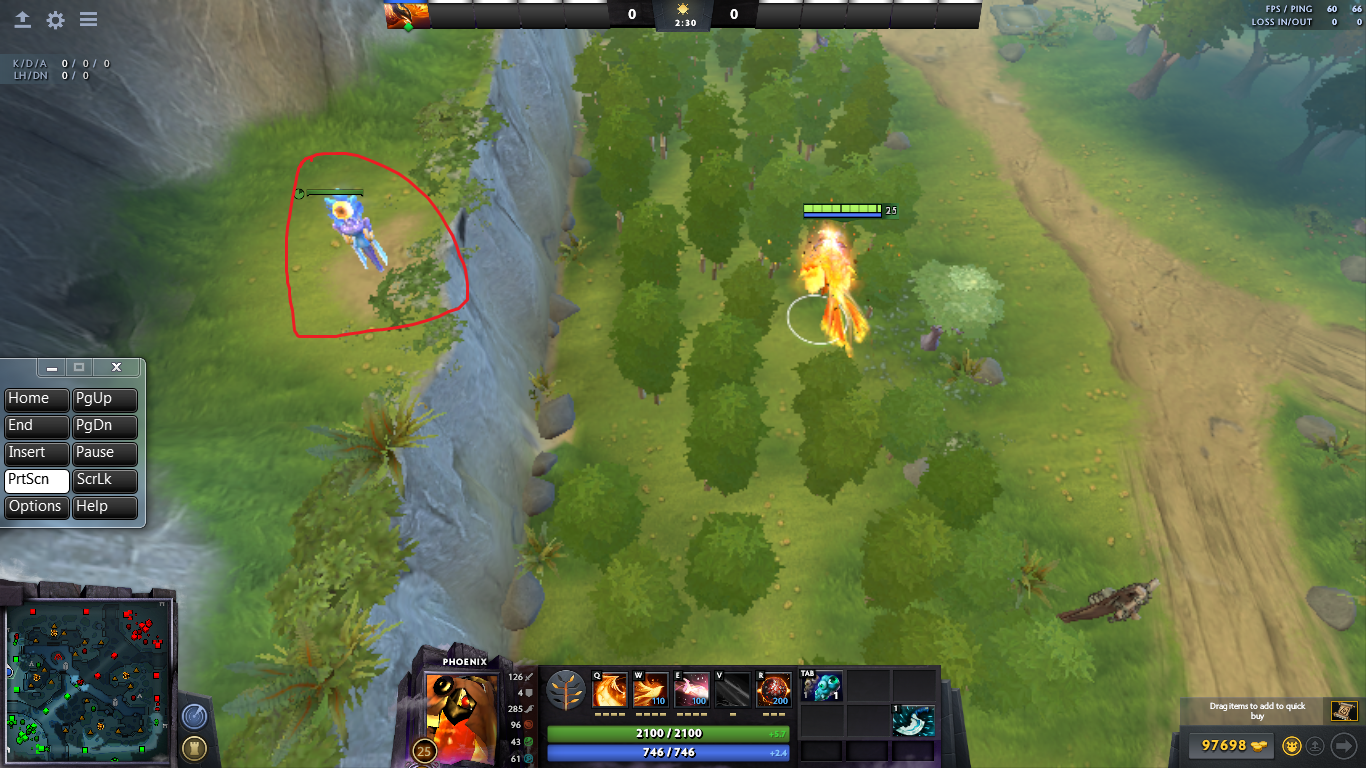Use the blue blade inventory item
Viewport: 1366px width, 768px height.
point(914,720)
